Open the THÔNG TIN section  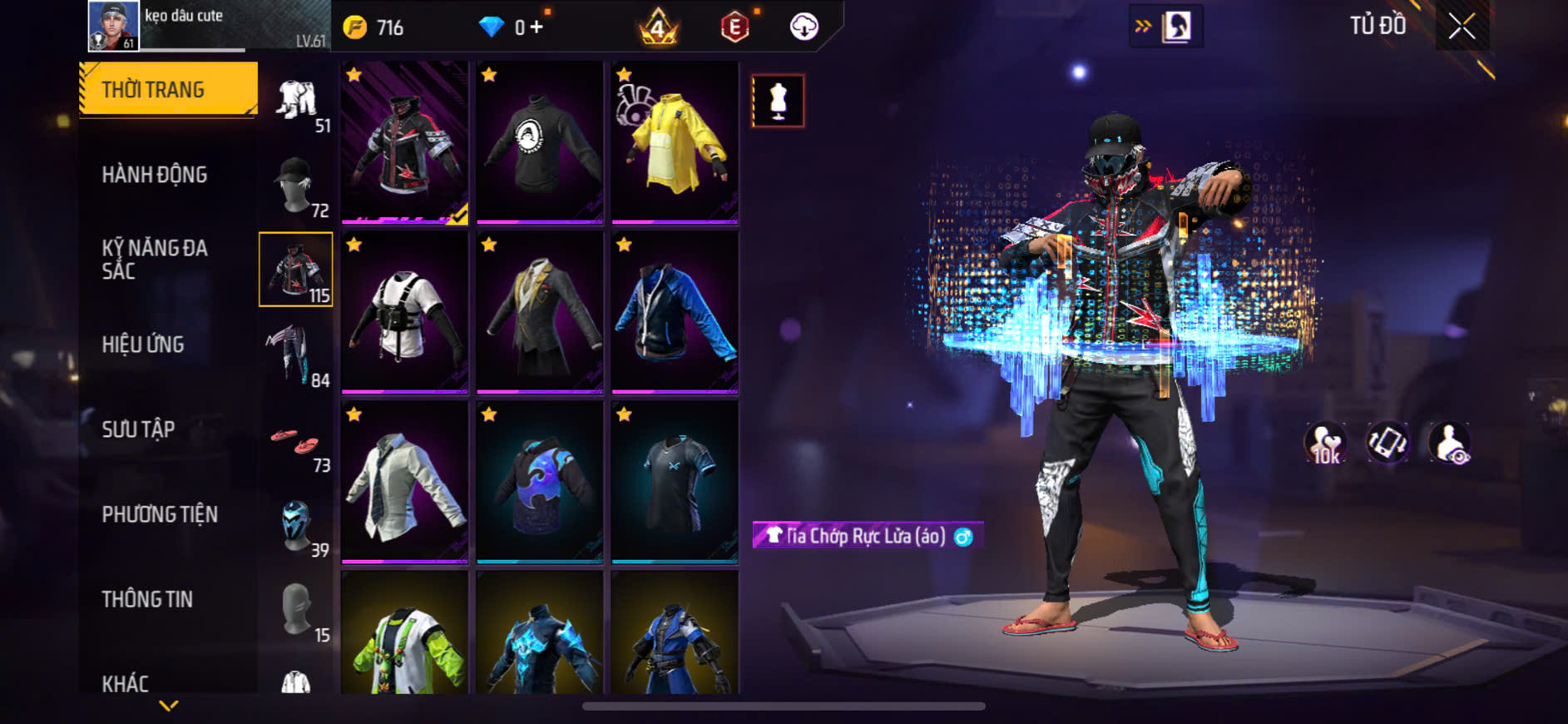(x=147, y=599)
